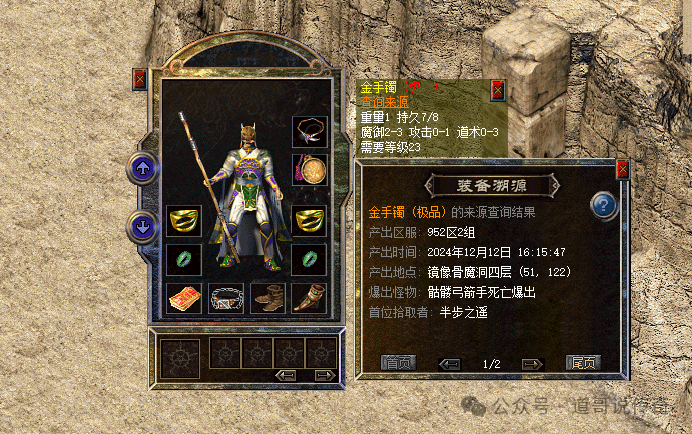Select the red talisman book slot
Image resolution: width=692 pixels, height=434 pixels.
click(x=183, y=297)
